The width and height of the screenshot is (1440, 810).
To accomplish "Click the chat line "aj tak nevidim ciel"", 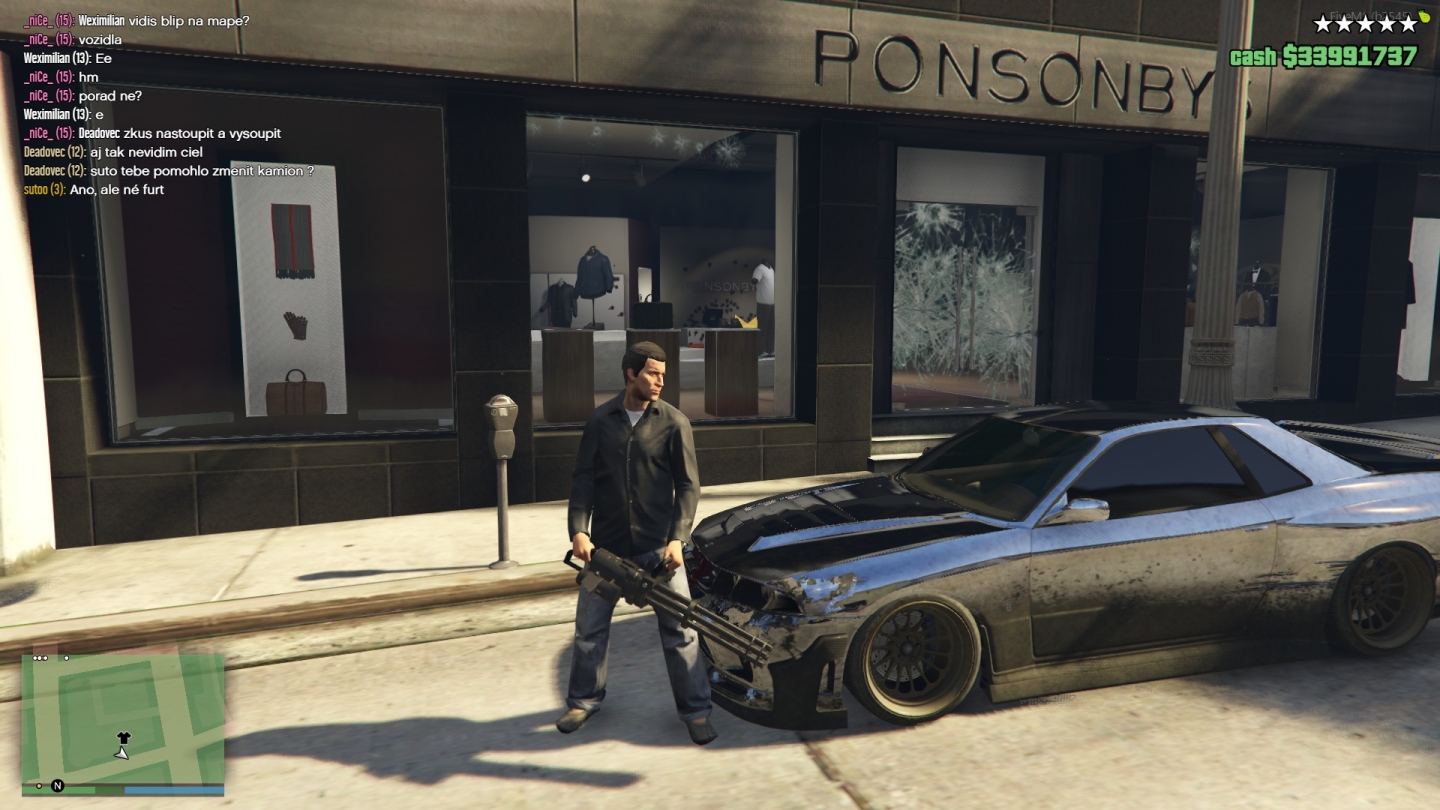I will [x=146, y=152].
